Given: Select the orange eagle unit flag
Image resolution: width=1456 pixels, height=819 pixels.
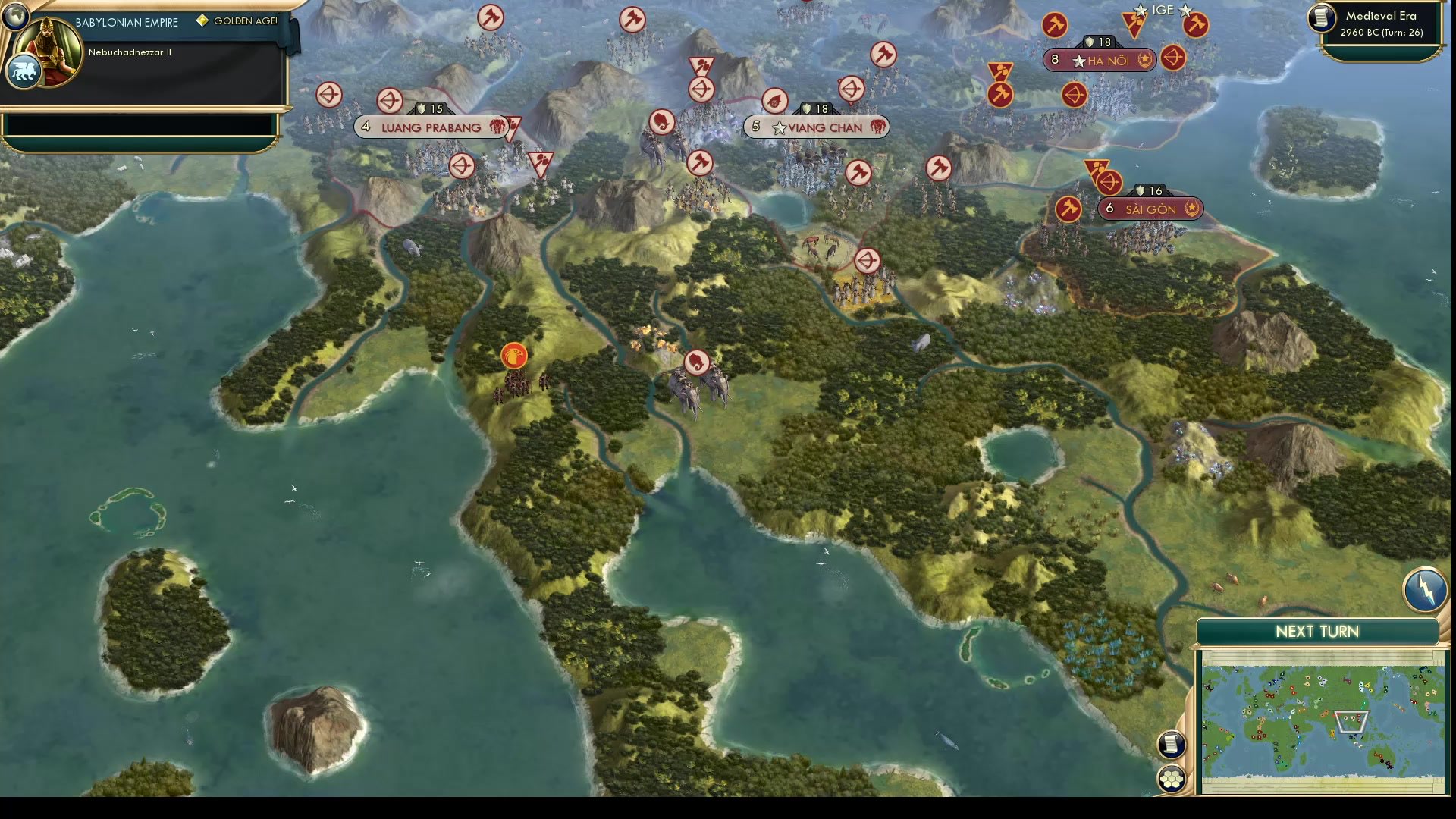Looking at the screenshot, I should [x=514, y=355].
